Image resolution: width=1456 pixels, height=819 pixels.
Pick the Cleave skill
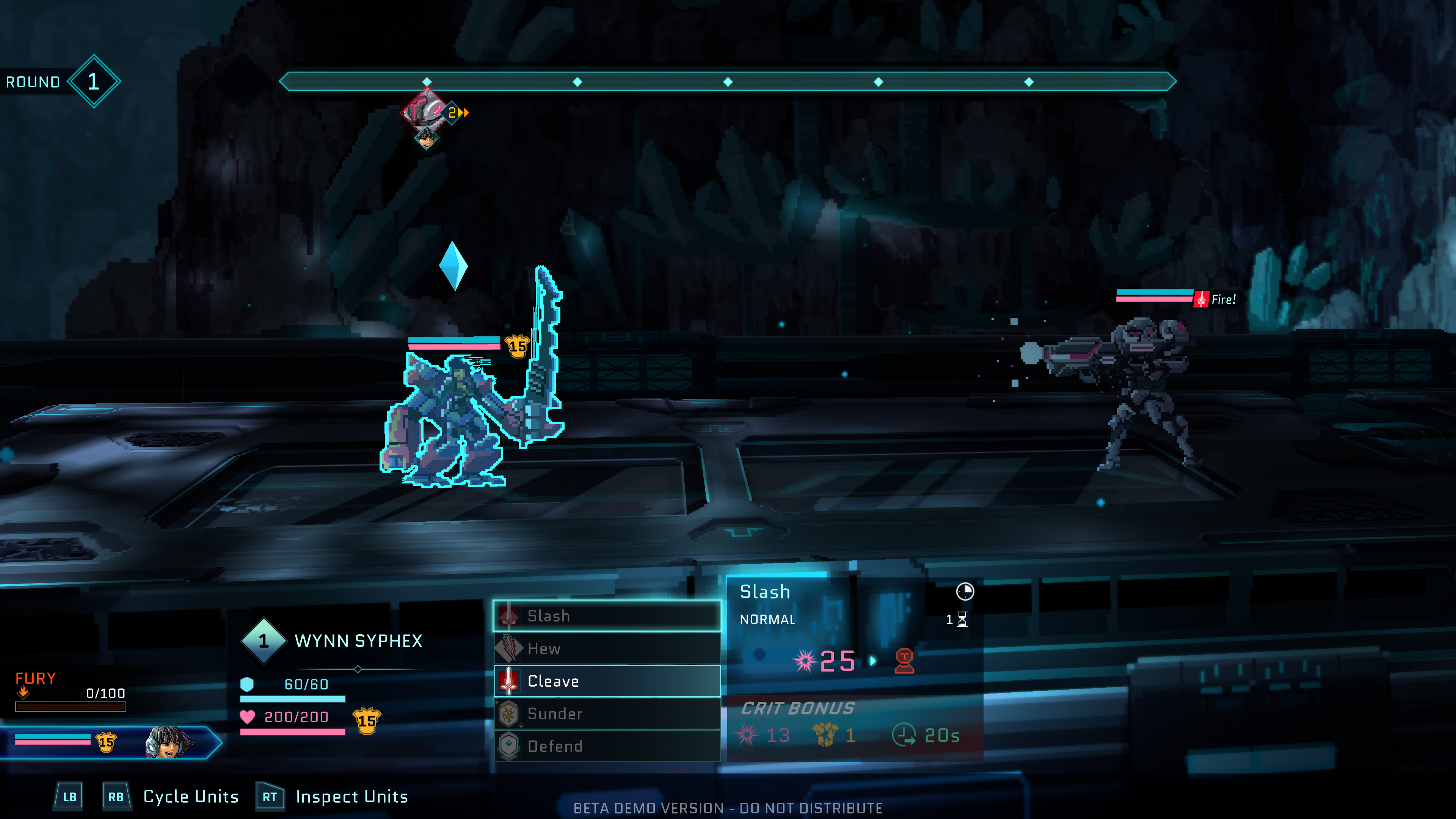click(607, 681)
